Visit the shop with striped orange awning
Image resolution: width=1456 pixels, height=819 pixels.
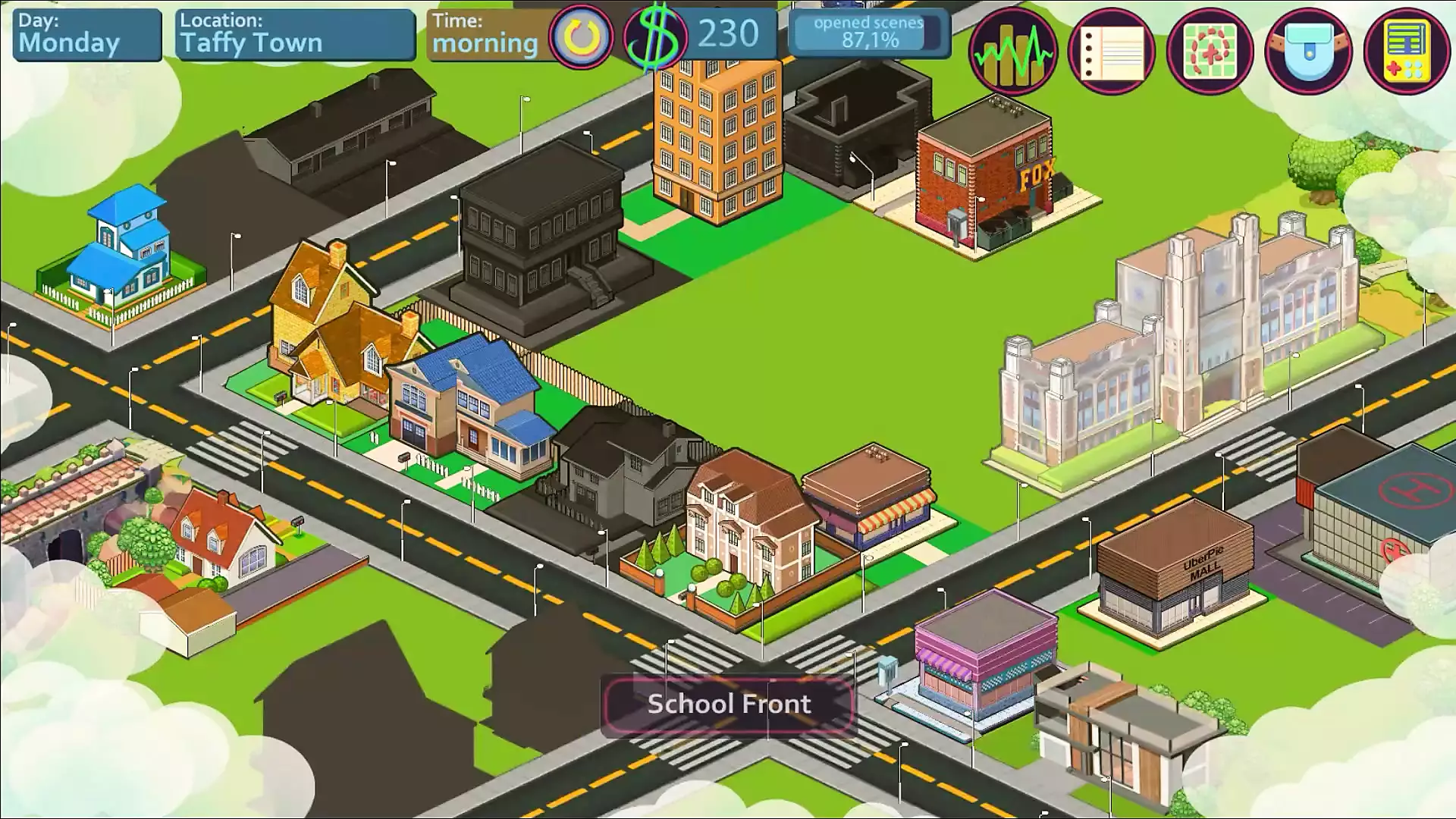tap(872, 493)
